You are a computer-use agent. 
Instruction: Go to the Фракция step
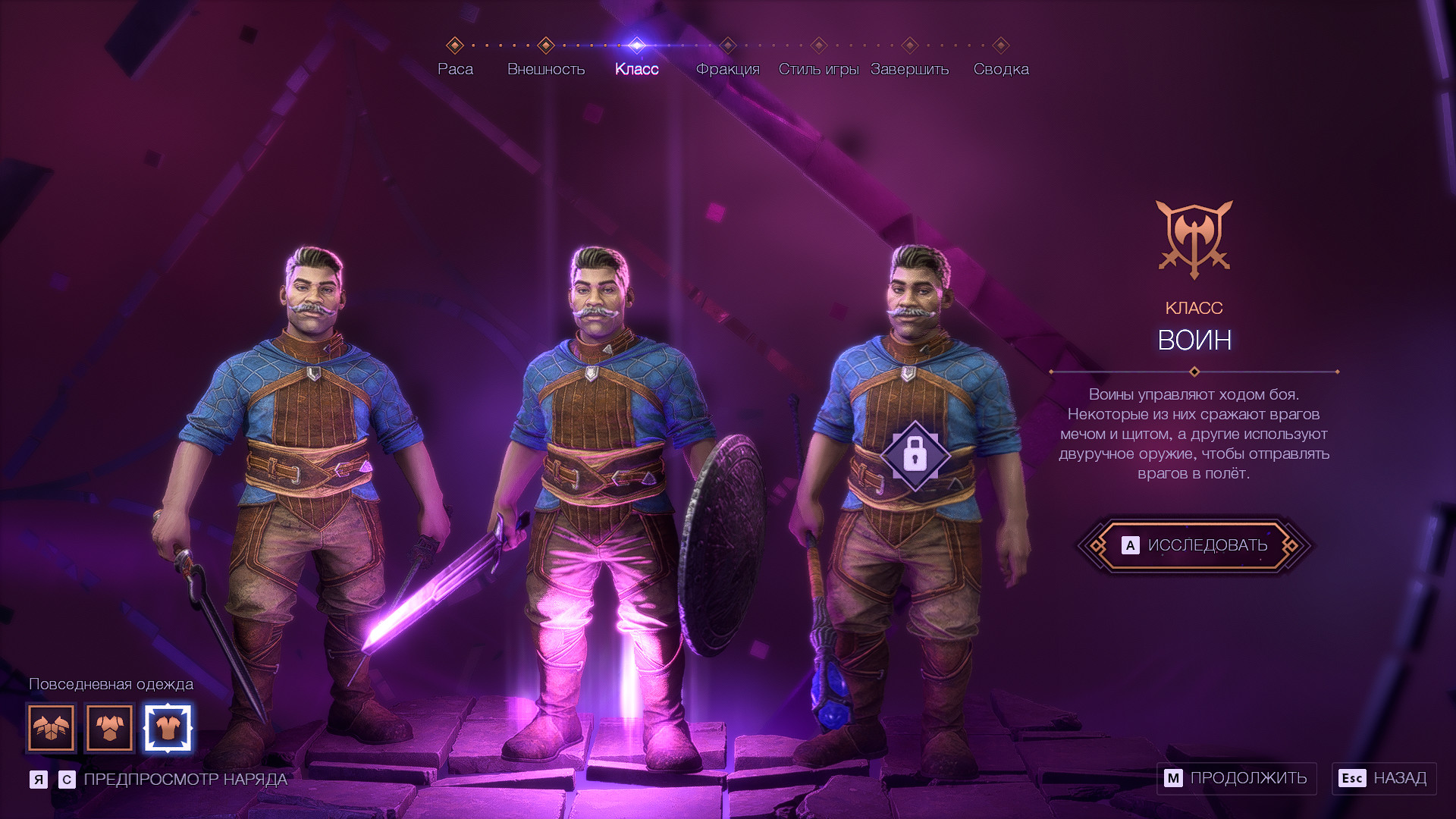727,68
